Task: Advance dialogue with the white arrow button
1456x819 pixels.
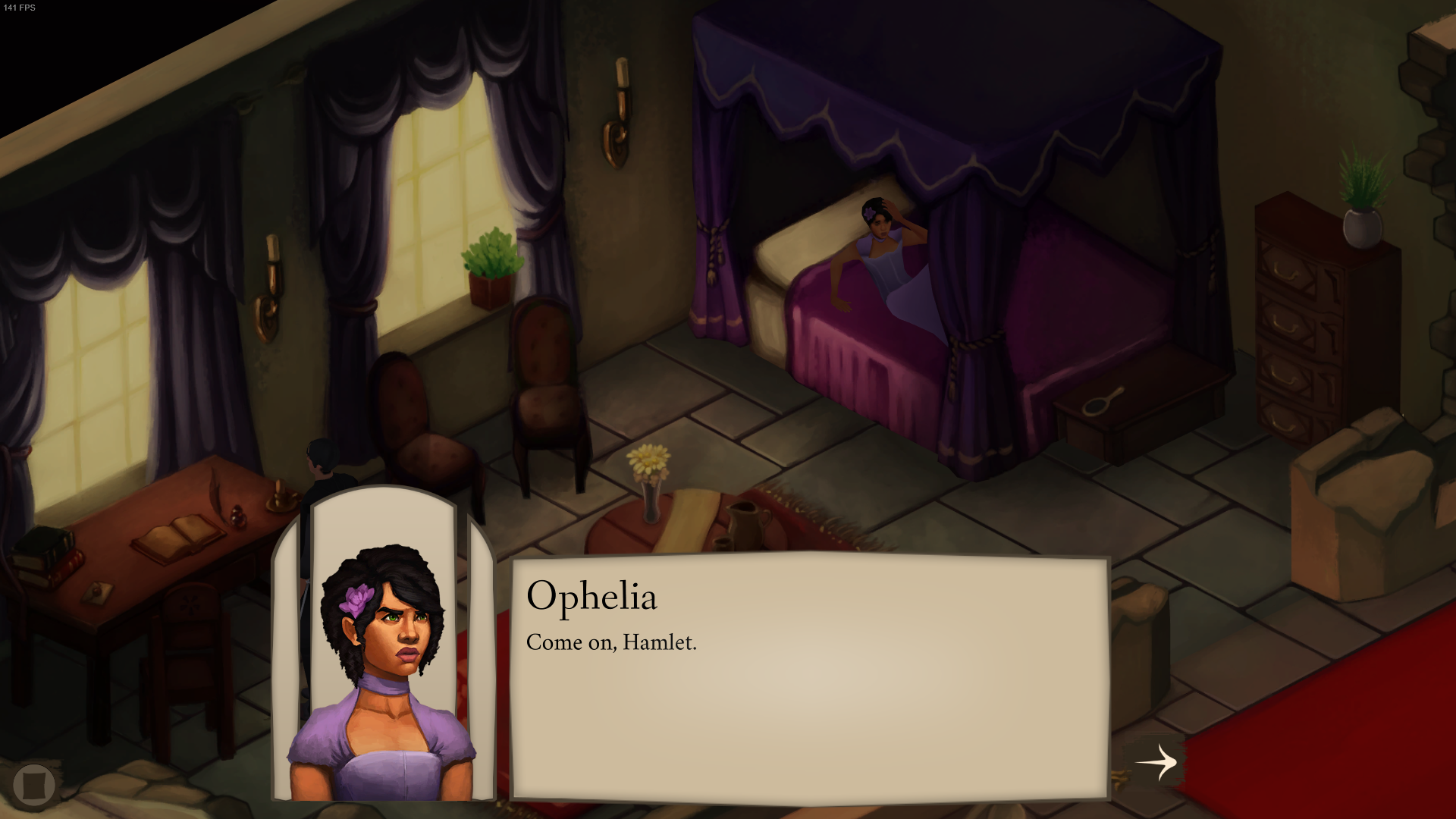Action: coord(1156,761)
